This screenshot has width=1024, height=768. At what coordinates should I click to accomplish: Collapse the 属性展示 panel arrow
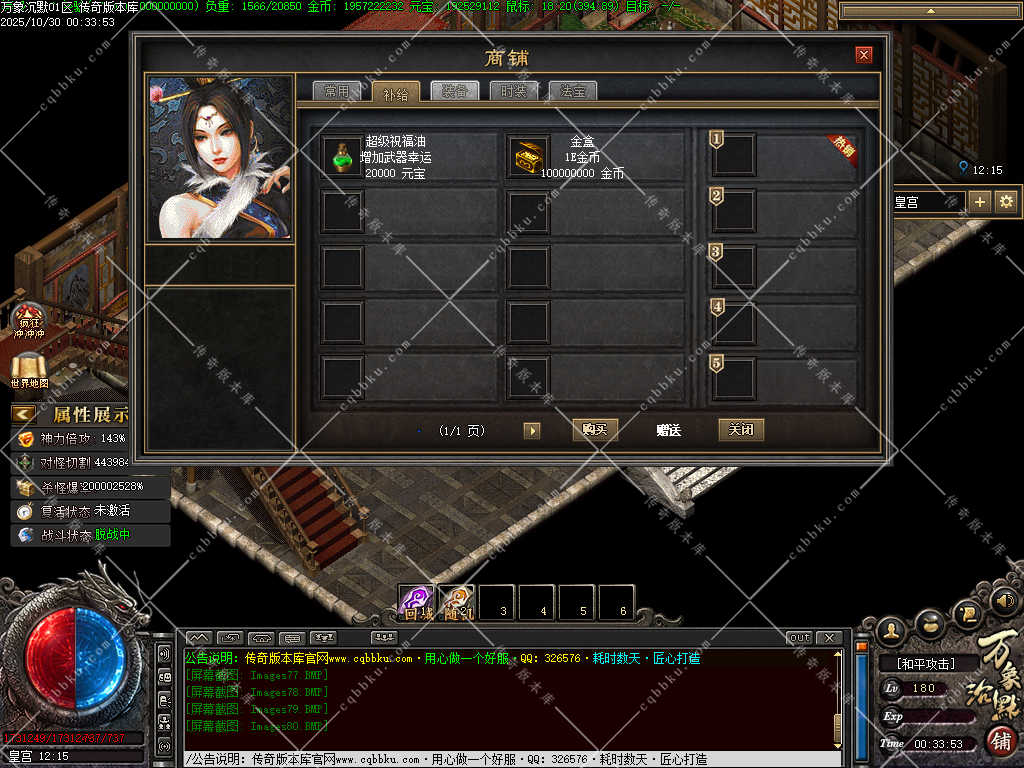click(24, 414)
